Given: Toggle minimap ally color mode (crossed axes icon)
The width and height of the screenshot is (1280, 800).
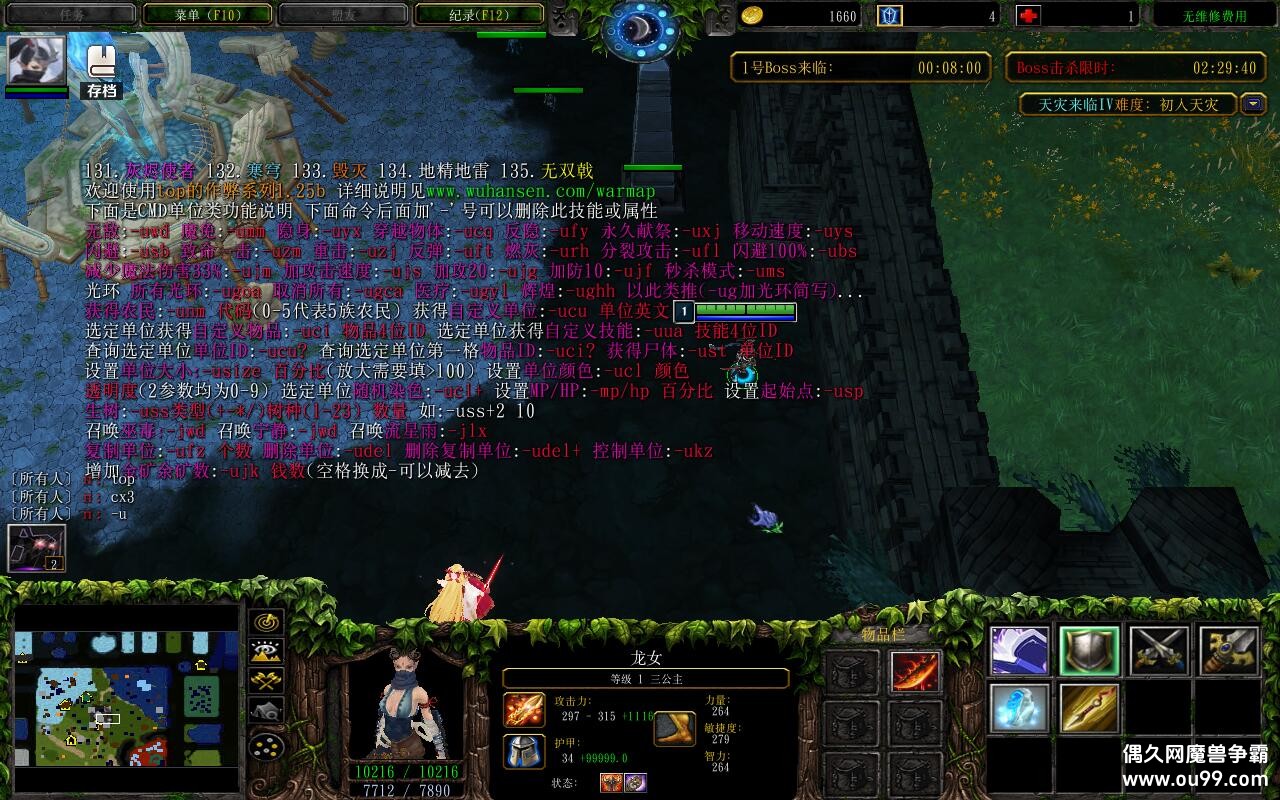Looking at the screenshot, I should pos(266,682).
